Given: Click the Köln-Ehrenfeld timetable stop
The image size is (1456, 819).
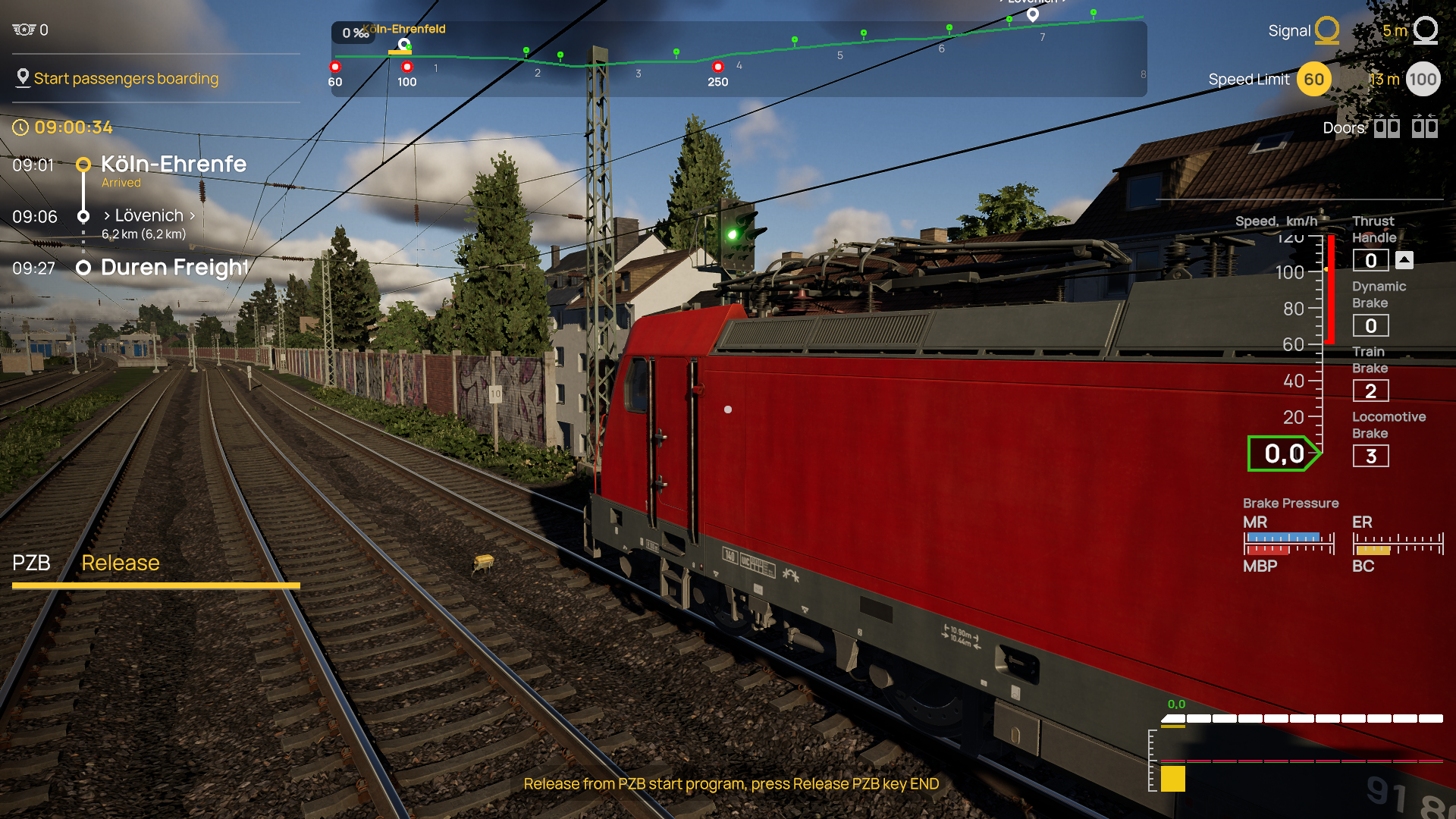Looking at the screenshot, I should [x=174, y=164].
